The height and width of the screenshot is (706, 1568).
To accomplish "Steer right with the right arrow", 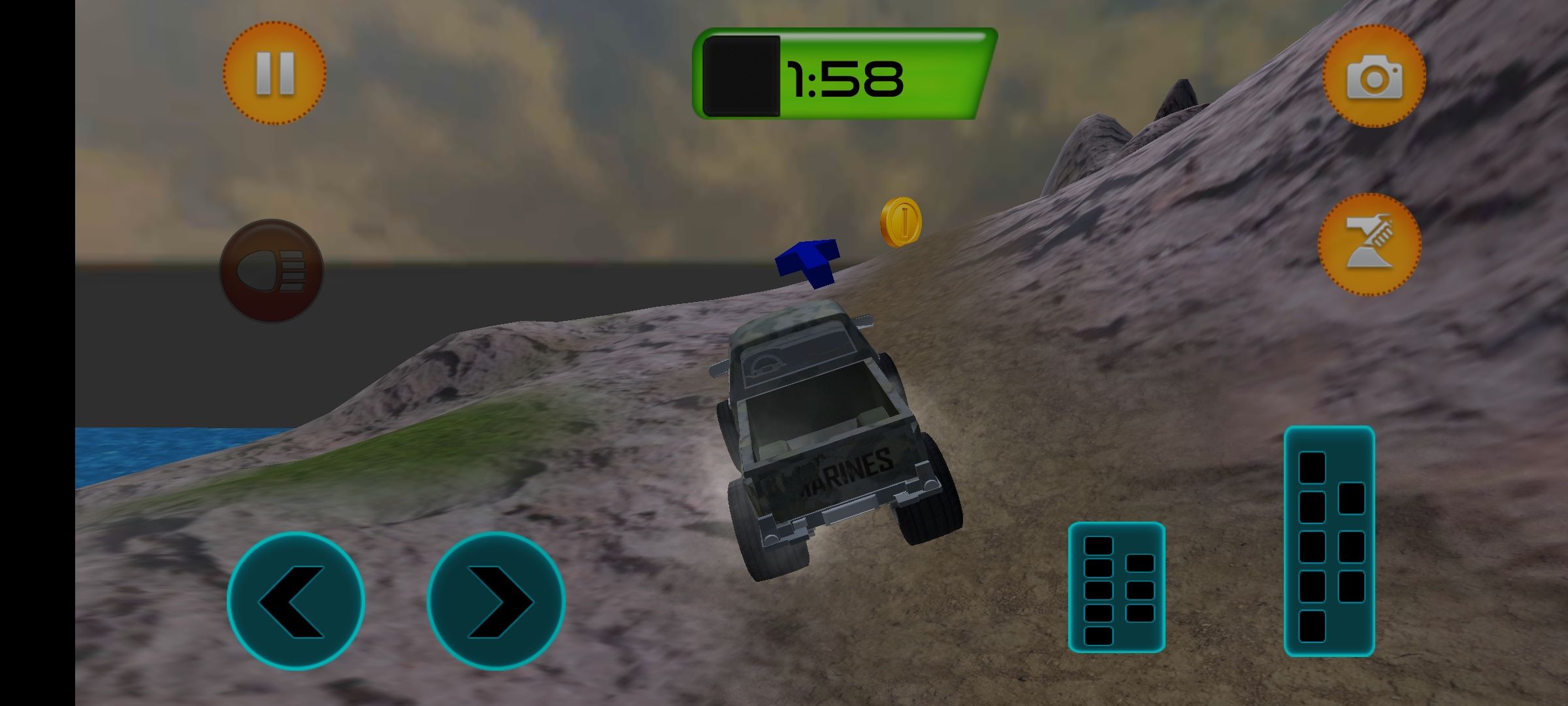I will point(496,601).
